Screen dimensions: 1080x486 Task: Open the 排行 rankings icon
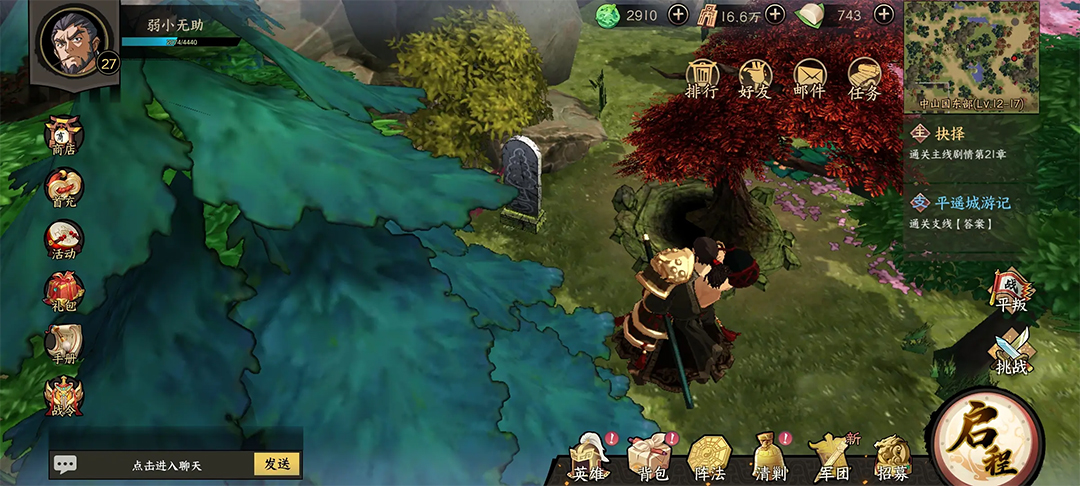[x=702, y=78]
